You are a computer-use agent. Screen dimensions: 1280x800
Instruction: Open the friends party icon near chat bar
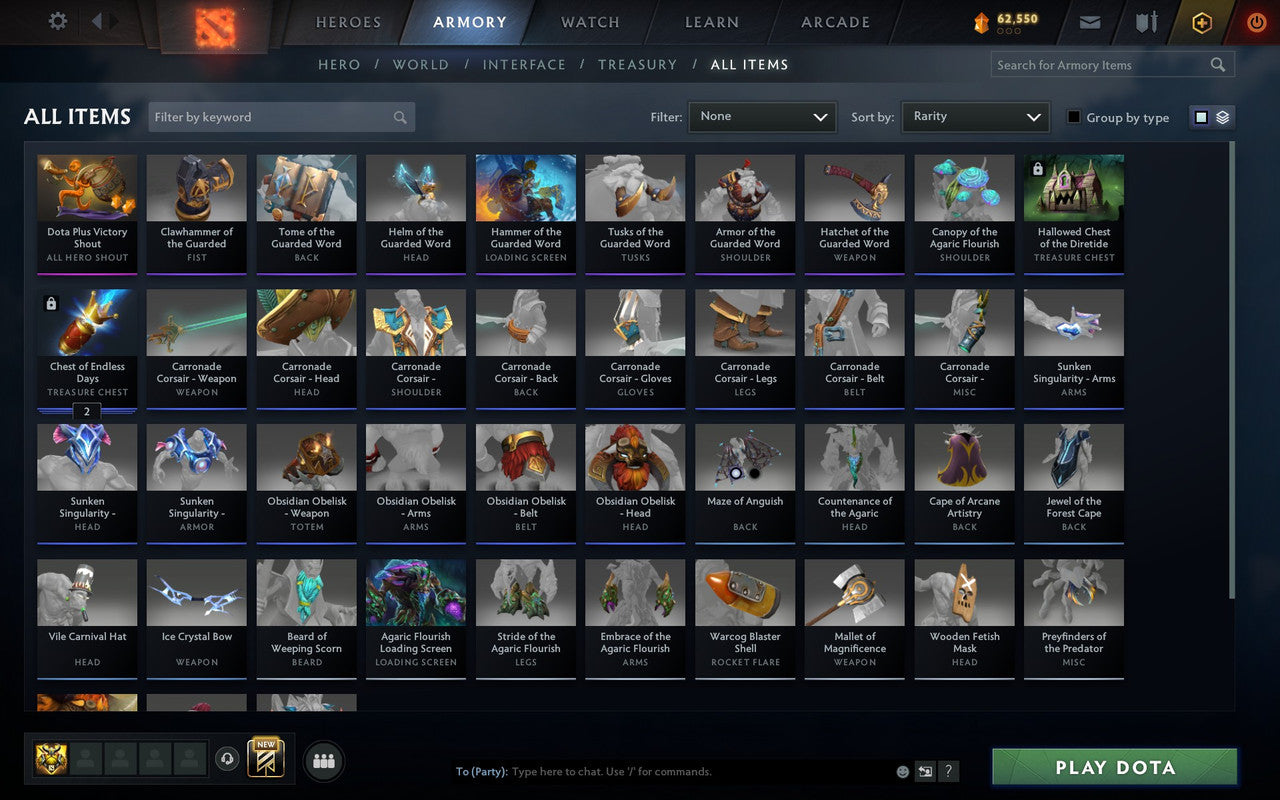click(323, 760)
